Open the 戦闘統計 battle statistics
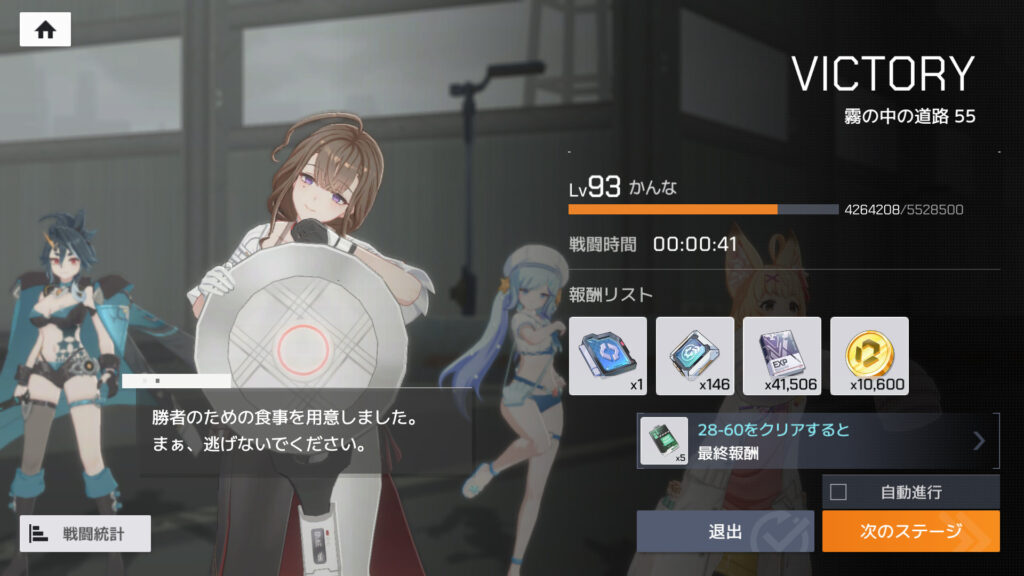The image size is (1024, 576). click(x=85, y=534)
